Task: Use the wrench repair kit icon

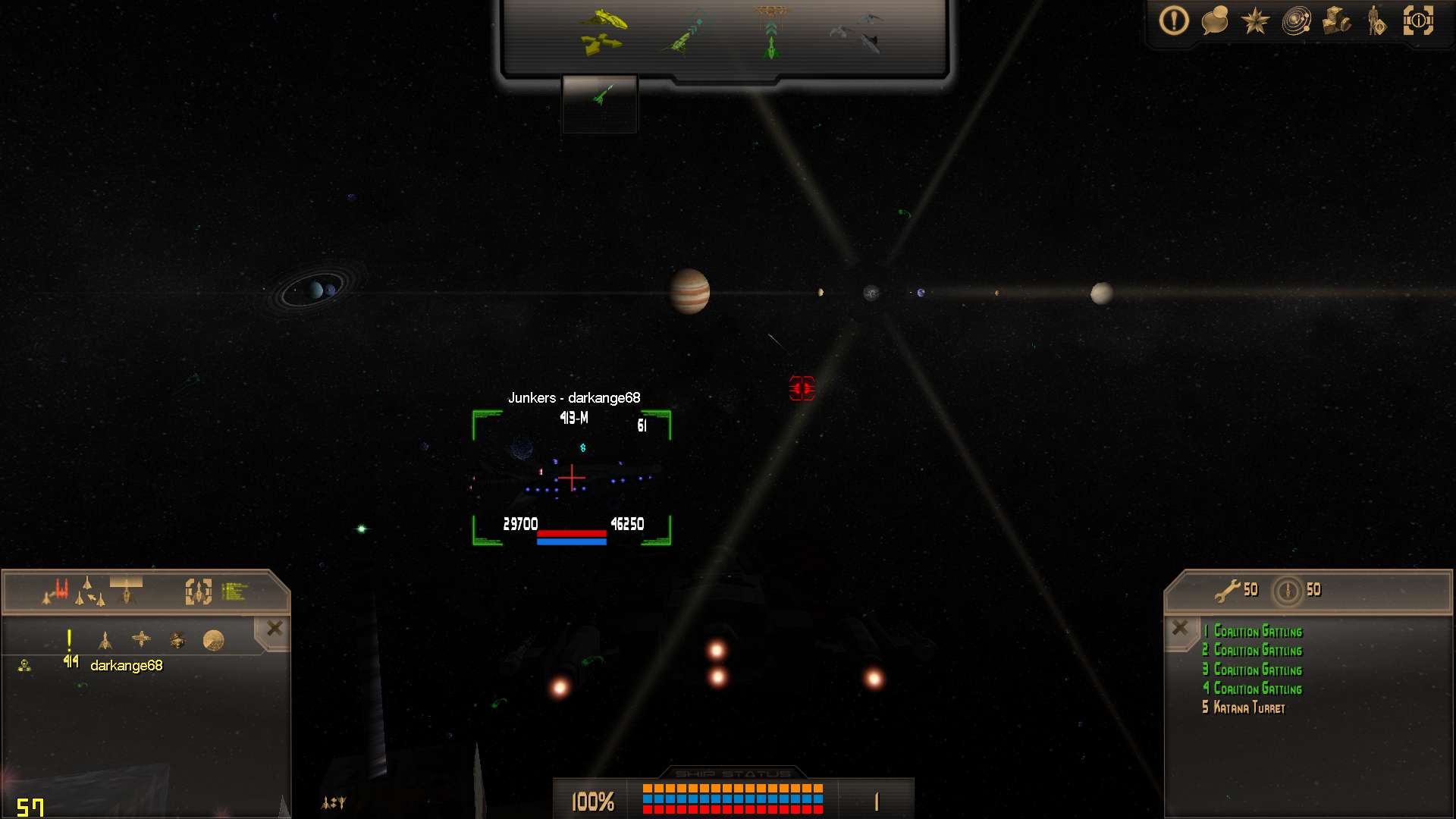Action: (1226, 590)
